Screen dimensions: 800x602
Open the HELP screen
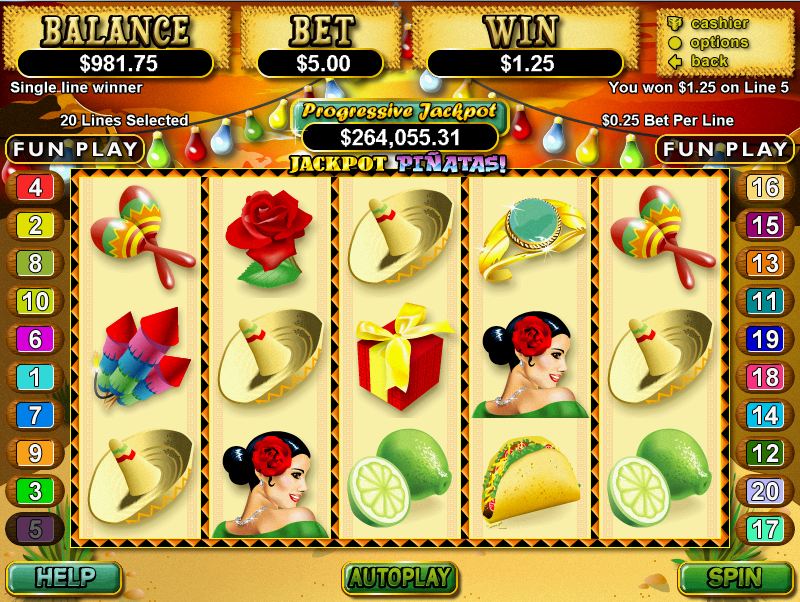(x=63, y=577)
